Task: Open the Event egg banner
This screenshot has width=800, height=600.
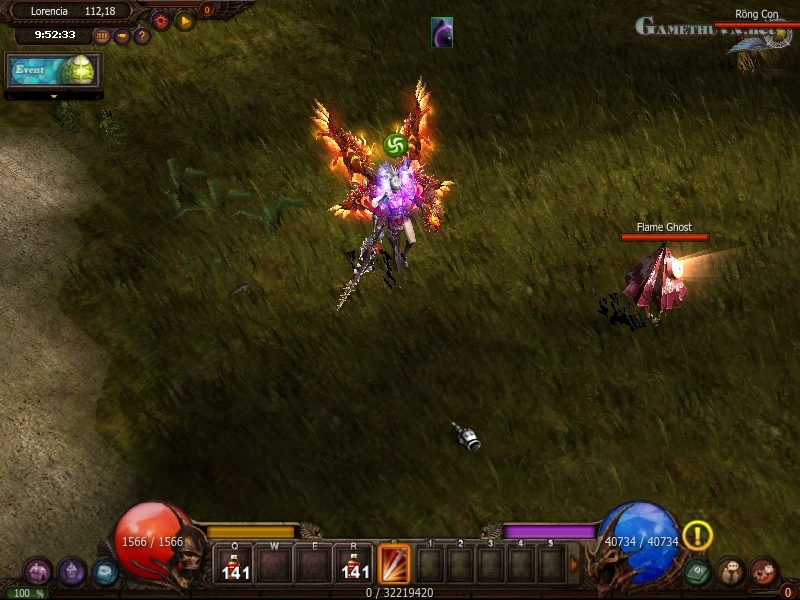Action: pos(53,70)
